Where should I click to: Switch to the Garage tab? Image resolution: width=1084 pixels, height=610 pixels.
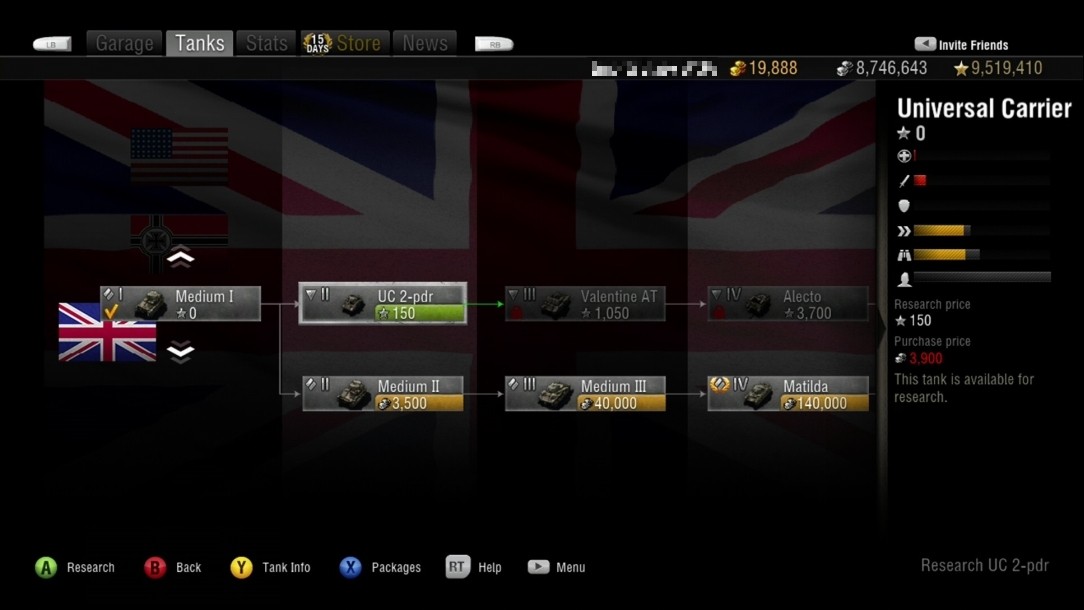125,43
